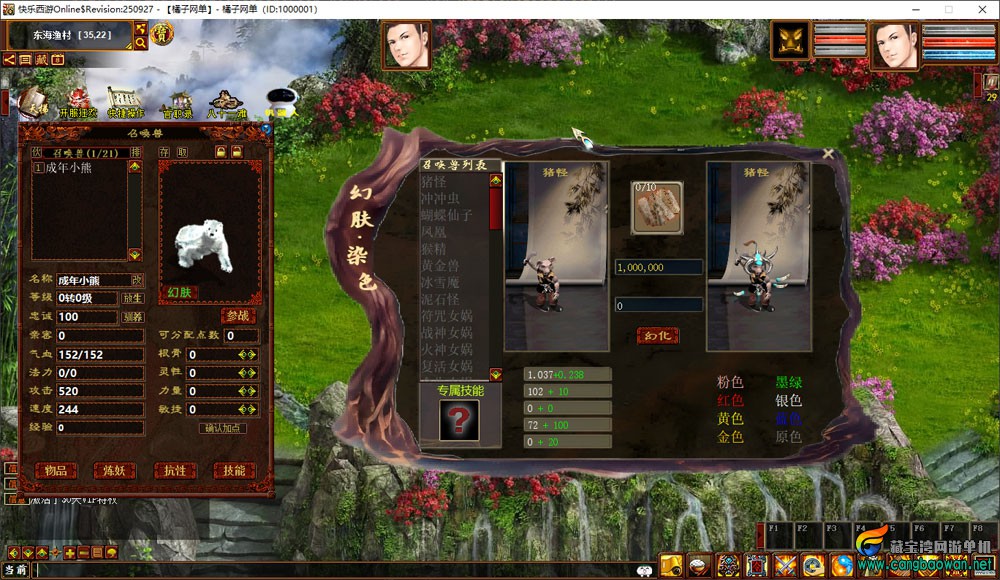Image resolution: width=1000 pixels, height=580 pixels.
Task: Pick the 银色 silver dye color
Action: click(x=788, y=400)
